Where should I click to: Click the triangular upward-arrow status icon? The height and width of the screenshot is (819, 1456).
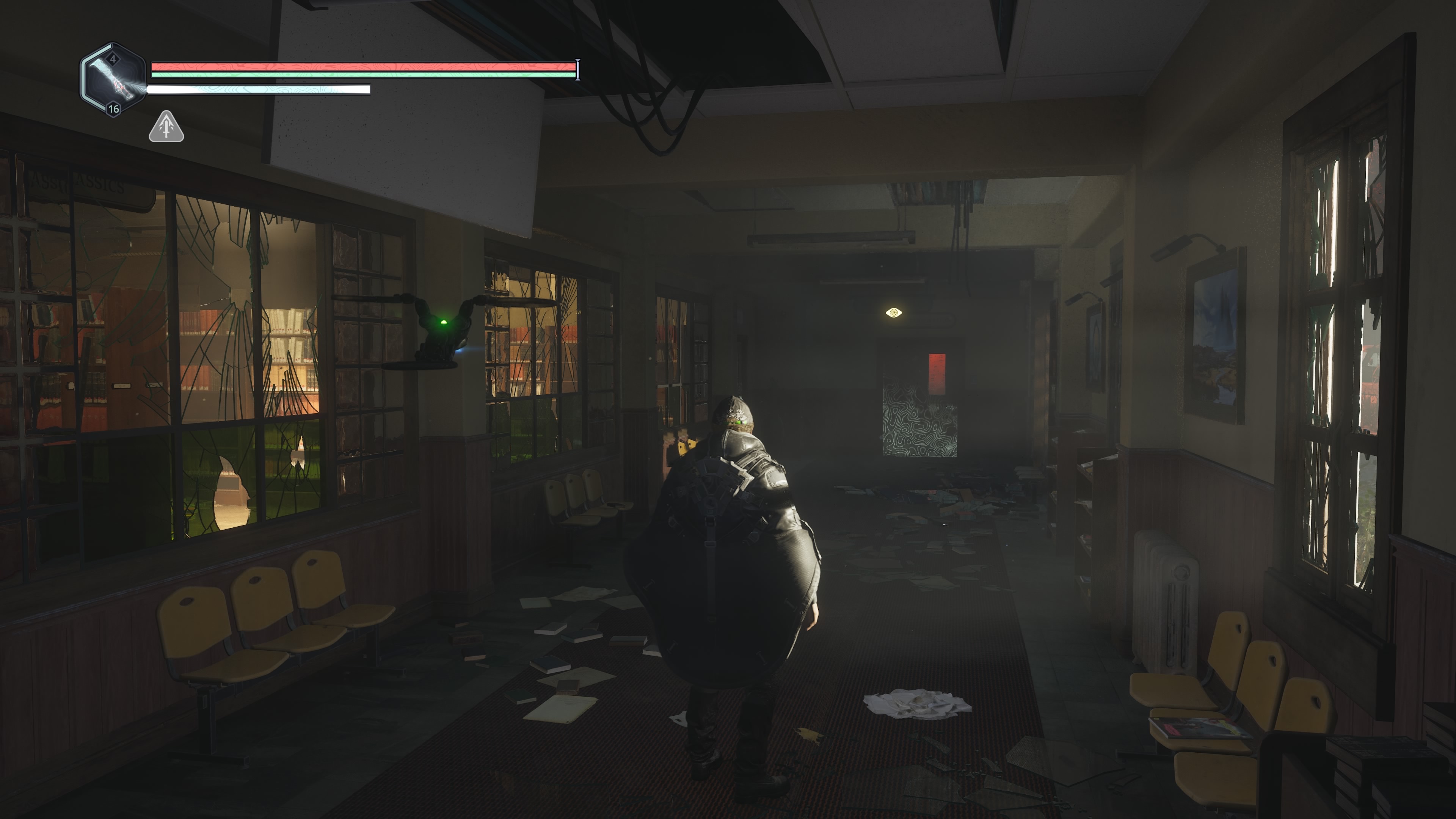pyautogui.click(x=166, y=127)
